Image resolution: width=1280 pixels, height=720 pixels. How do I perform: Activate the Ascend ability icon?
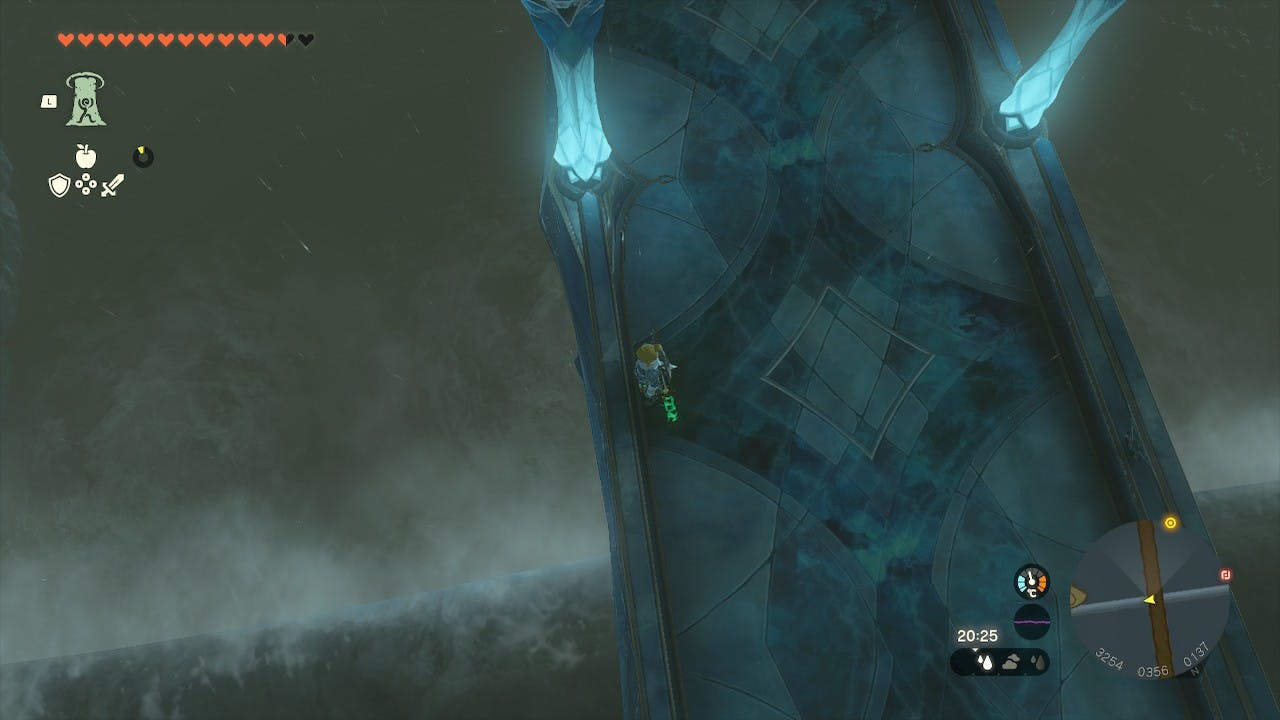[86, 99]
